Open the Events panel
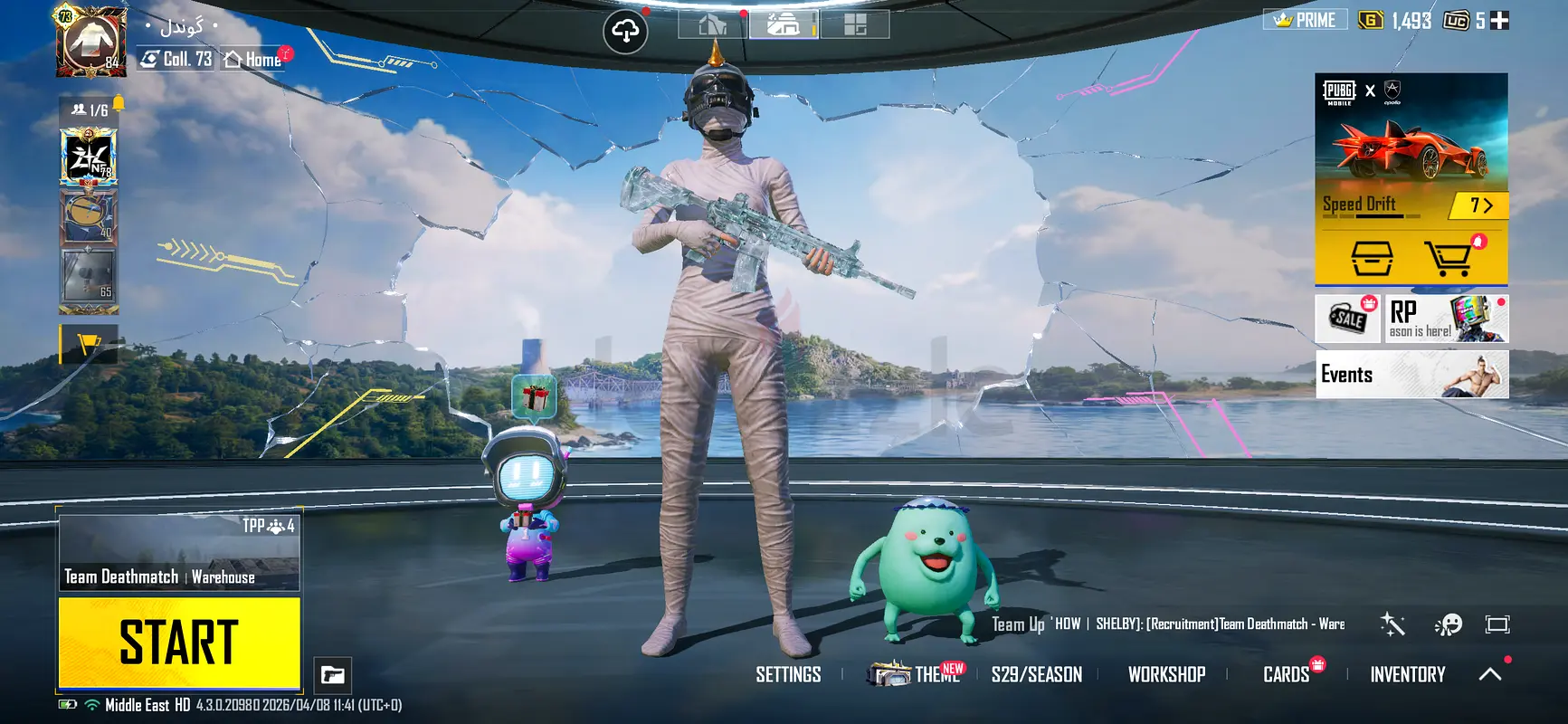1568x724 pixels. pos(1411,374)
